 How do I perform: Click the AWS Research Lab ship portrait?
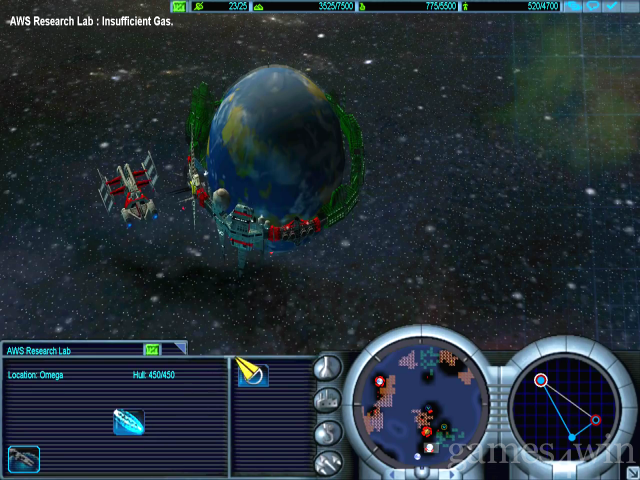(x=23, y=459)
